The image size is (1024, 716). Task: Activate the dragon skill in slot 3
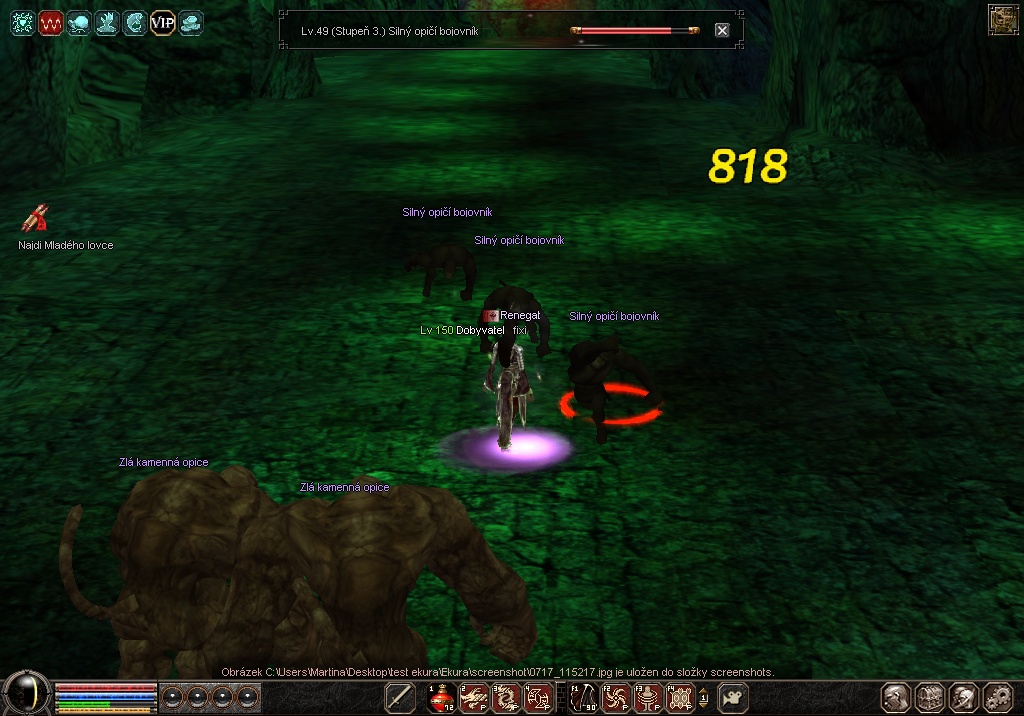point(506,698)
